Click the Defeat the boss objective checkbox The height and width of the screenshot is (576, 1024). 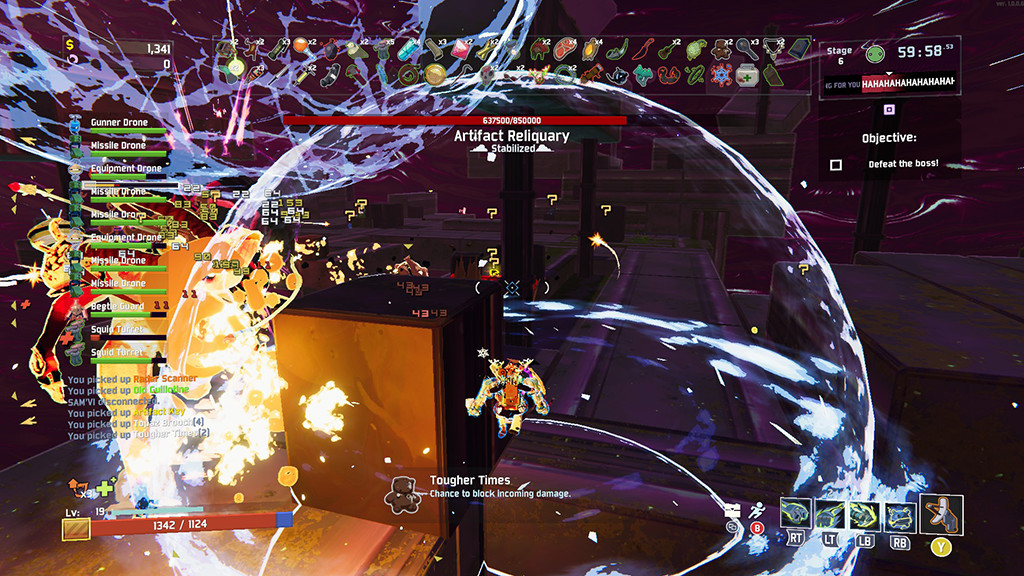click(x=836, y=164)
